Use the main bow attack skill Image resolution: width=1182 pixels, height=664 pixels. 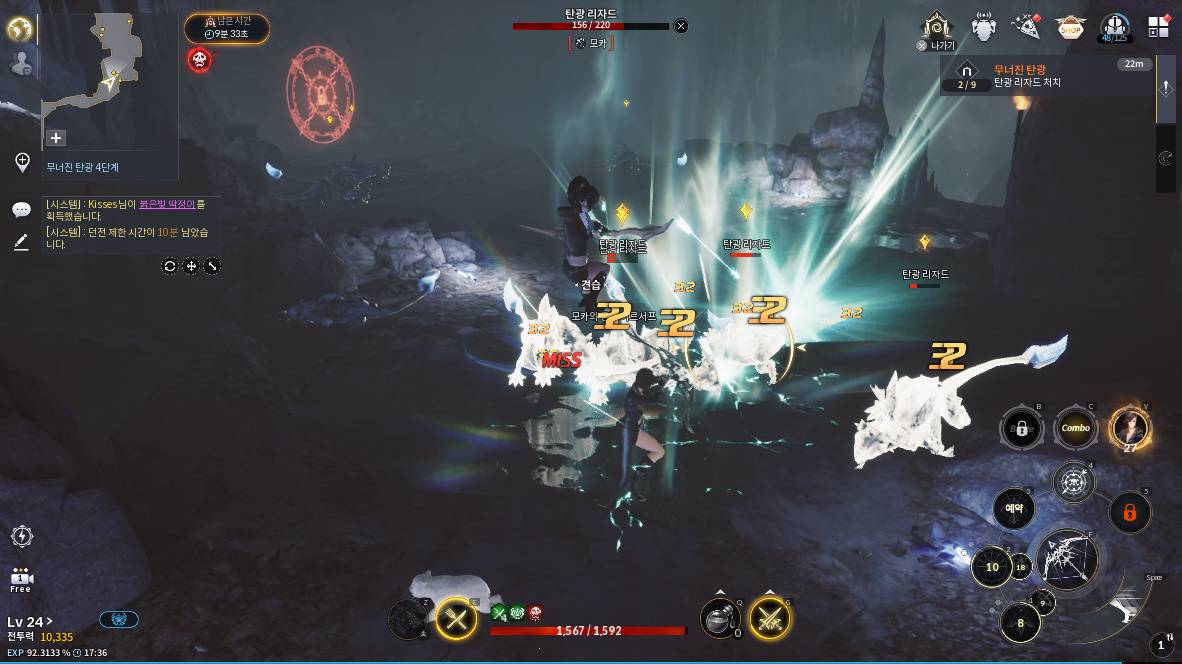click(x=1067, y=560)
